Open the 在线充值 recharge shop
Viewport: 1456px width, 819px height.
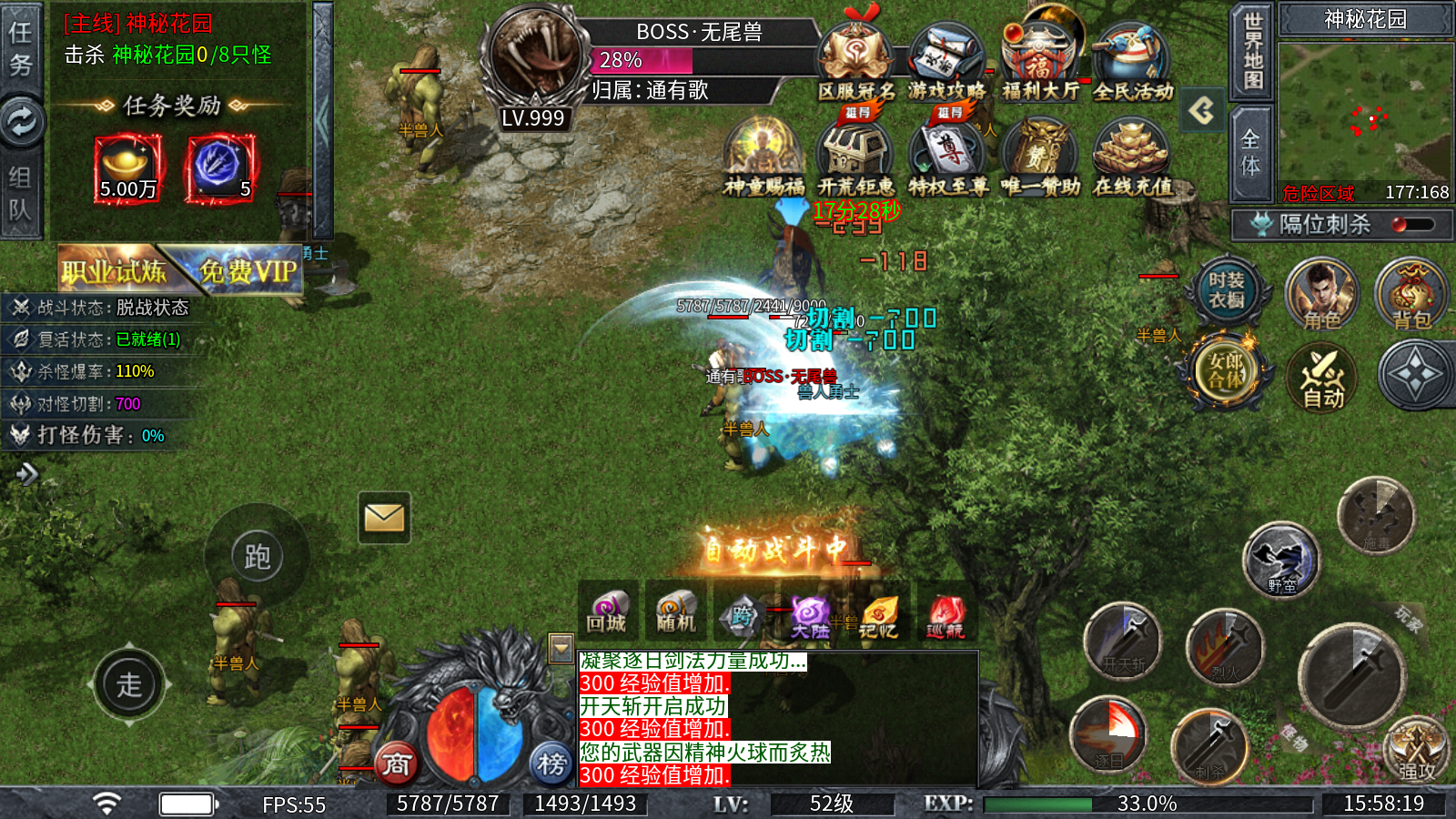[1132, 160]
